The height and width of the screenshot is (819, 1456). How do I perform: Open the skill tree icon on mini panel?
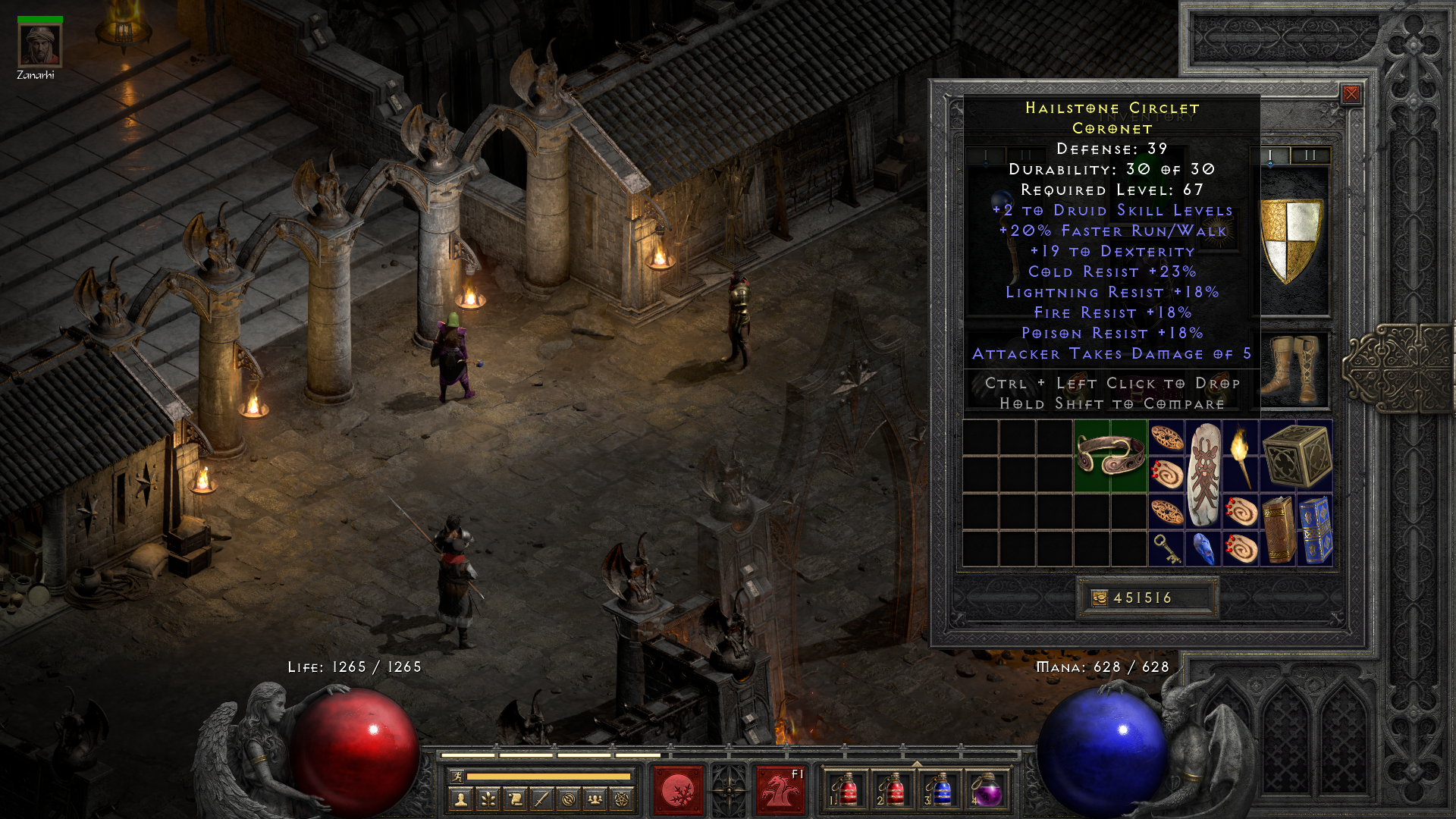488,799
